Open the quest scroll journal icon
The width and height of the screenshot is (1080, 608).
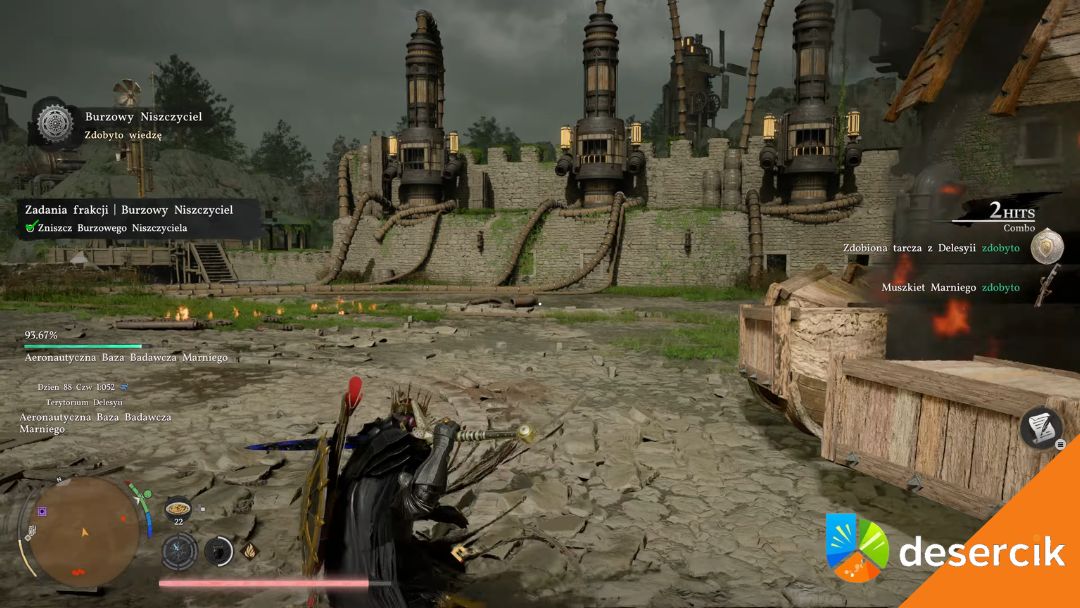[x=1041, y=427]
